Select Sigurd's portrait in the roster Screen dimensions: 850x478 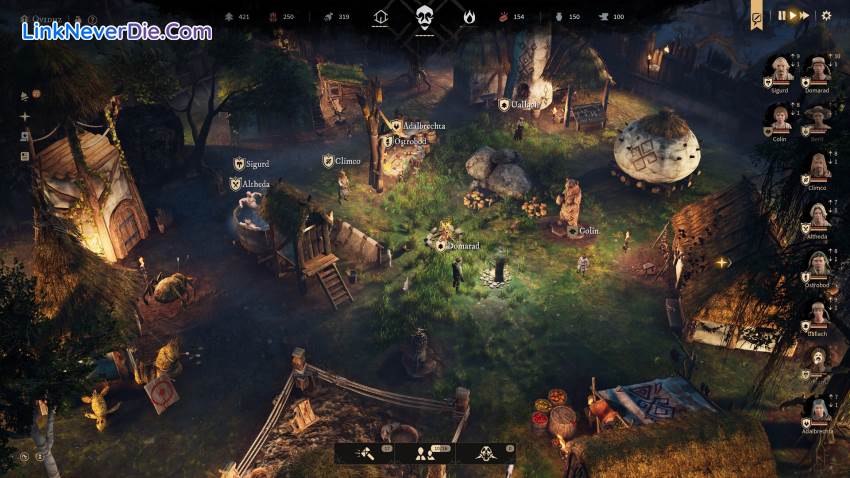coord(779,69)
